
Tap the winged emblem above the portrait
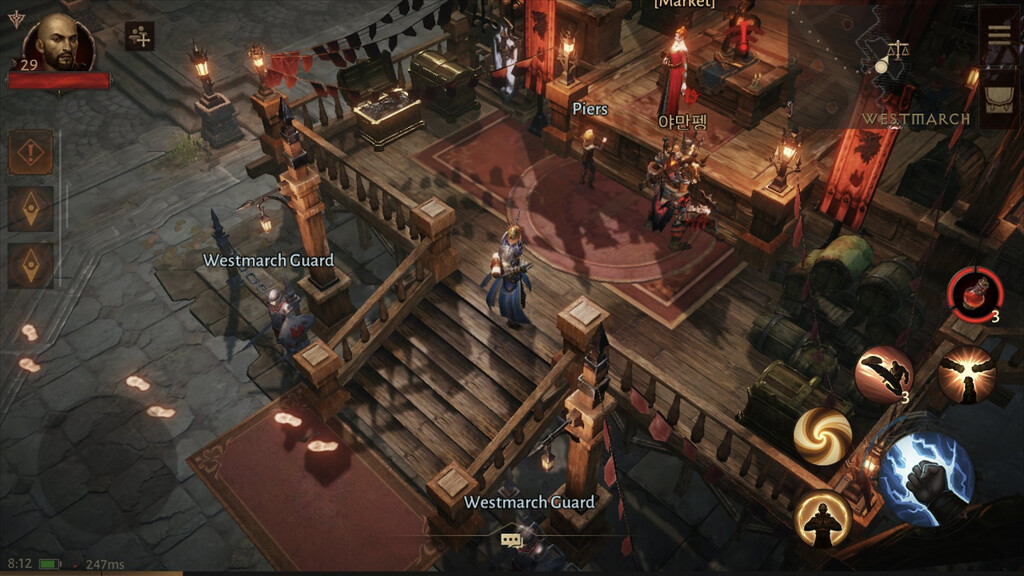(x=15, y=17)
